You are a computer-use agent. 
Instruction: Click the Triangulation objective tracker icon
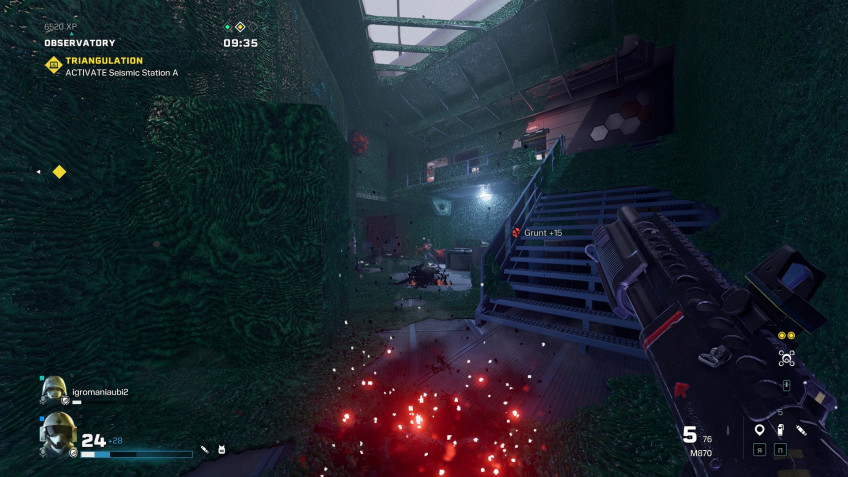(53, 66)
